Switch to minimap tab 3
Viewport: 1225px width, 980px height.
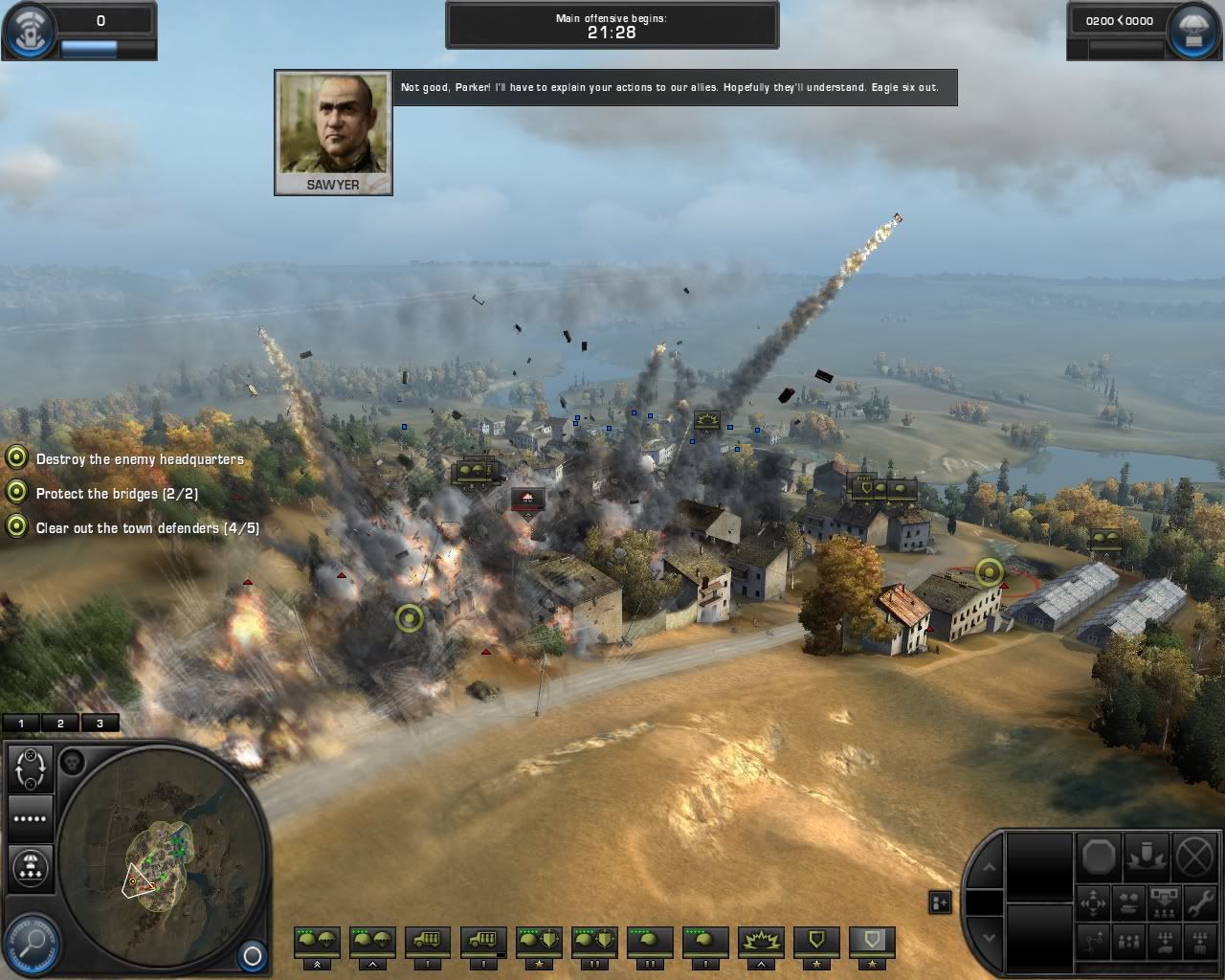99,723
